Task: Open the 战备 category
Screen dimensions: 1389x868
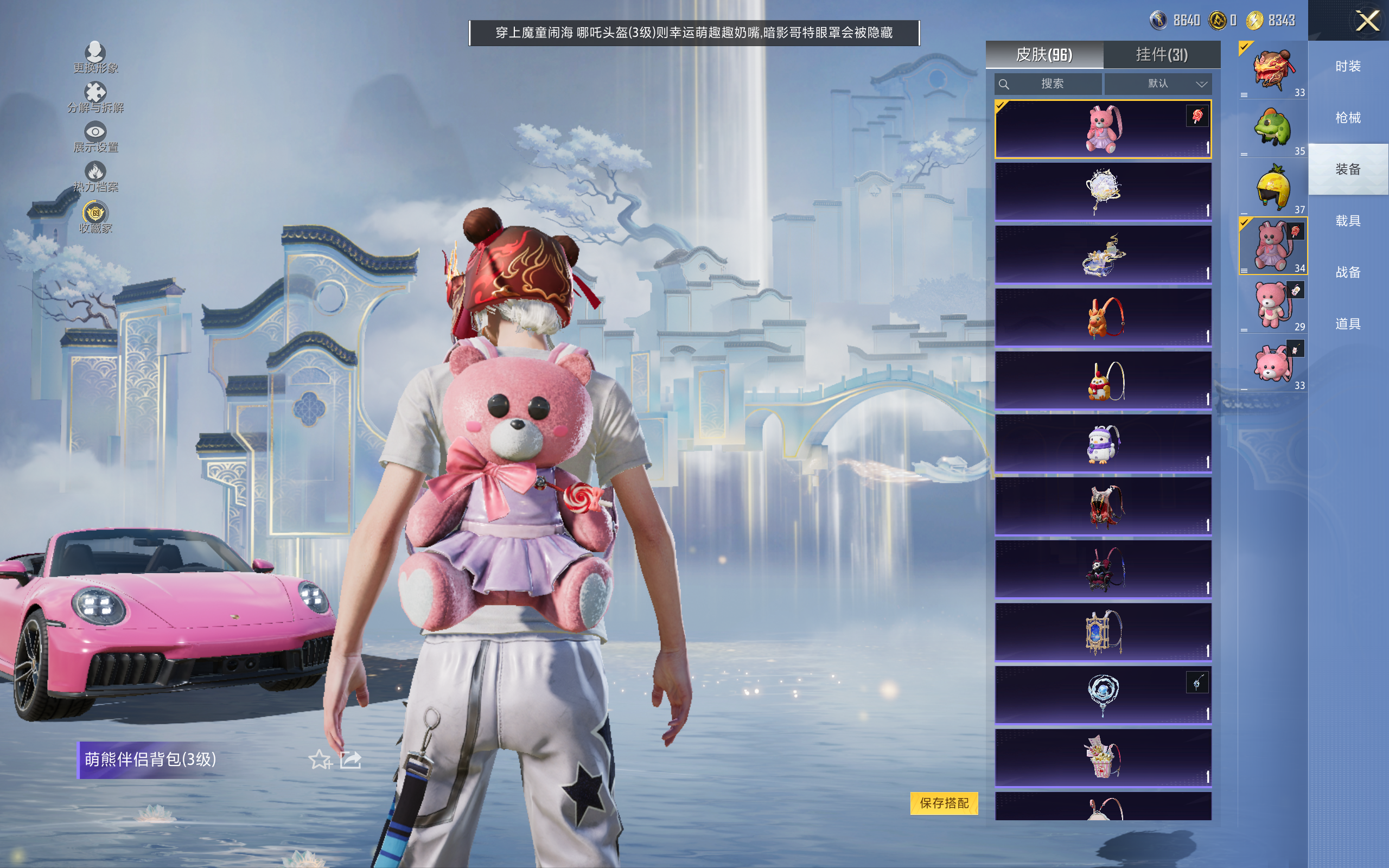Action: click(1348, 272)
